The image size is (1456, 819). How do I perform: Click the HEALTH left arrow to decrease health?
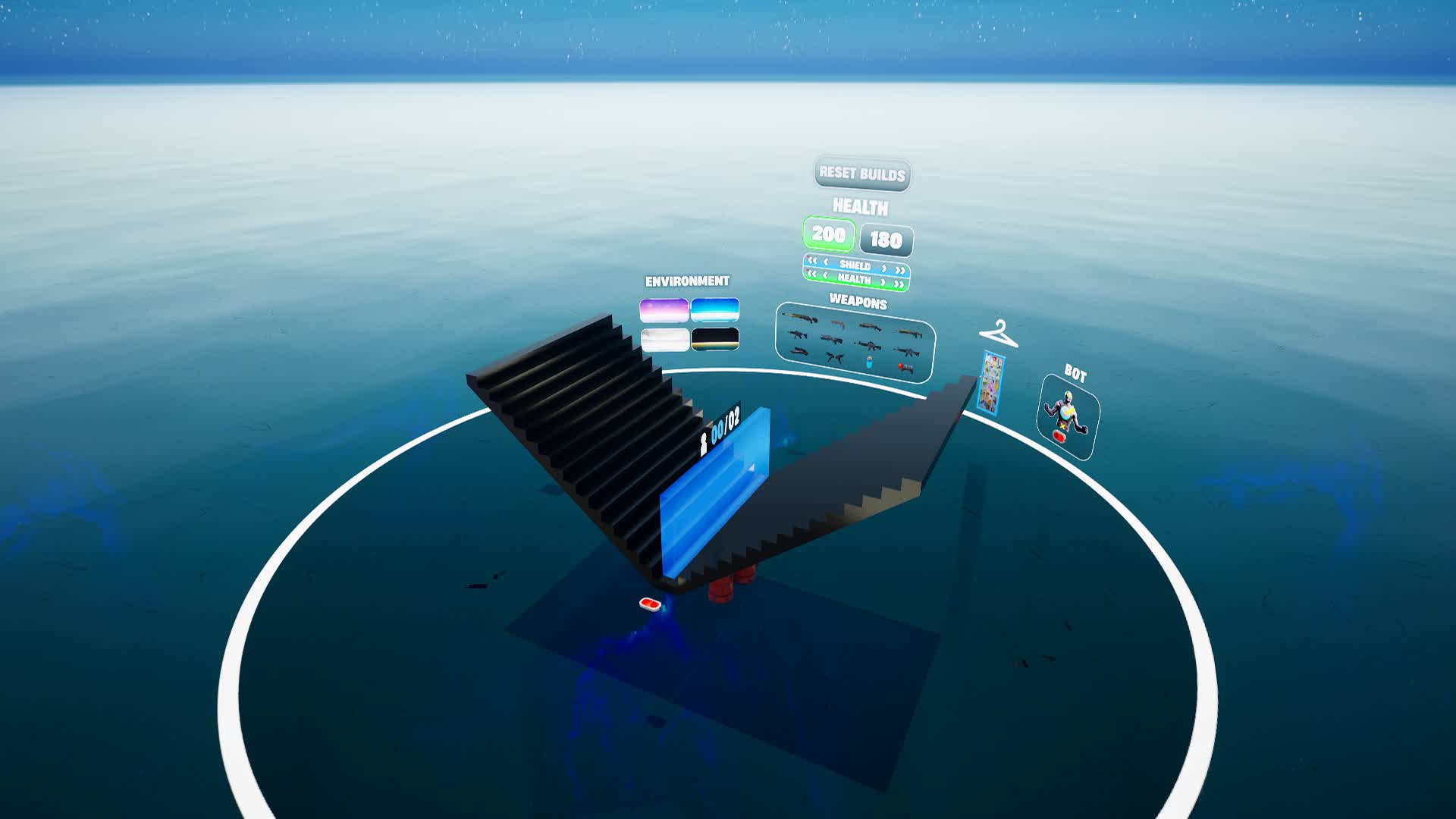click(825, 276)
